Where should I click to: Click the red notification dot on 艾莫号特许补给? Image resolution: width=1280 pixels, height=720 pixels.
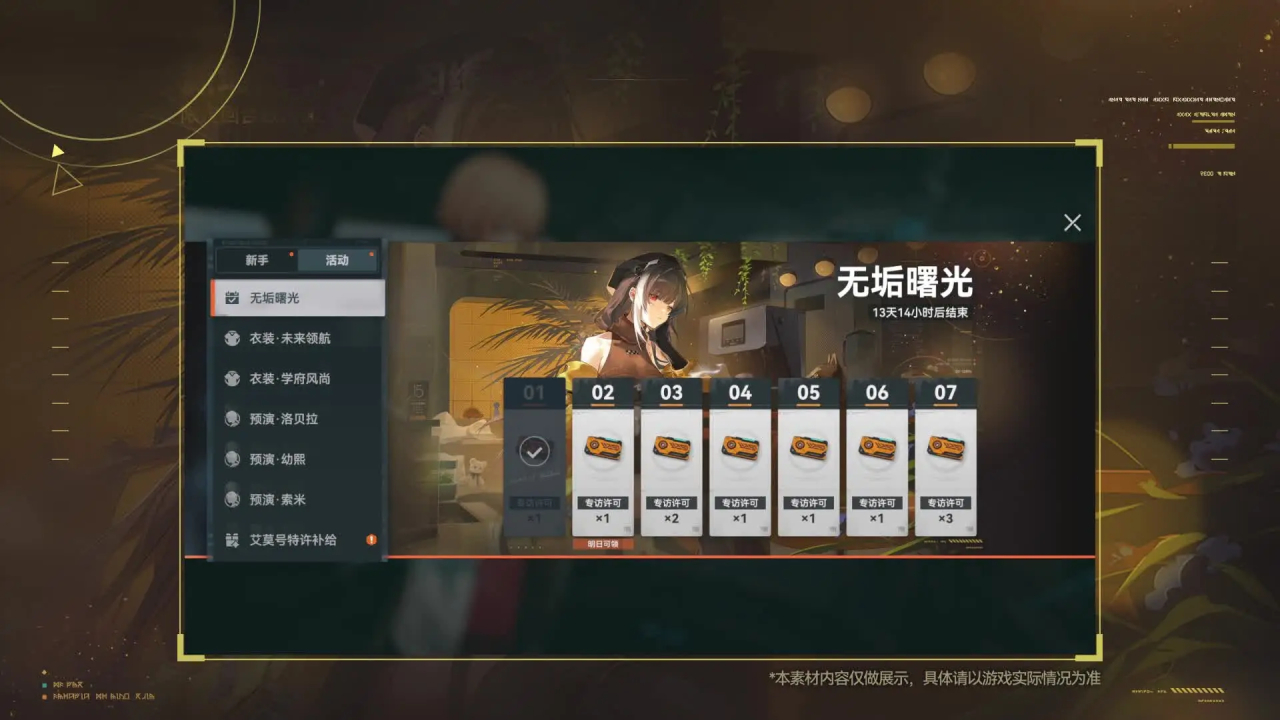(370, 538)
